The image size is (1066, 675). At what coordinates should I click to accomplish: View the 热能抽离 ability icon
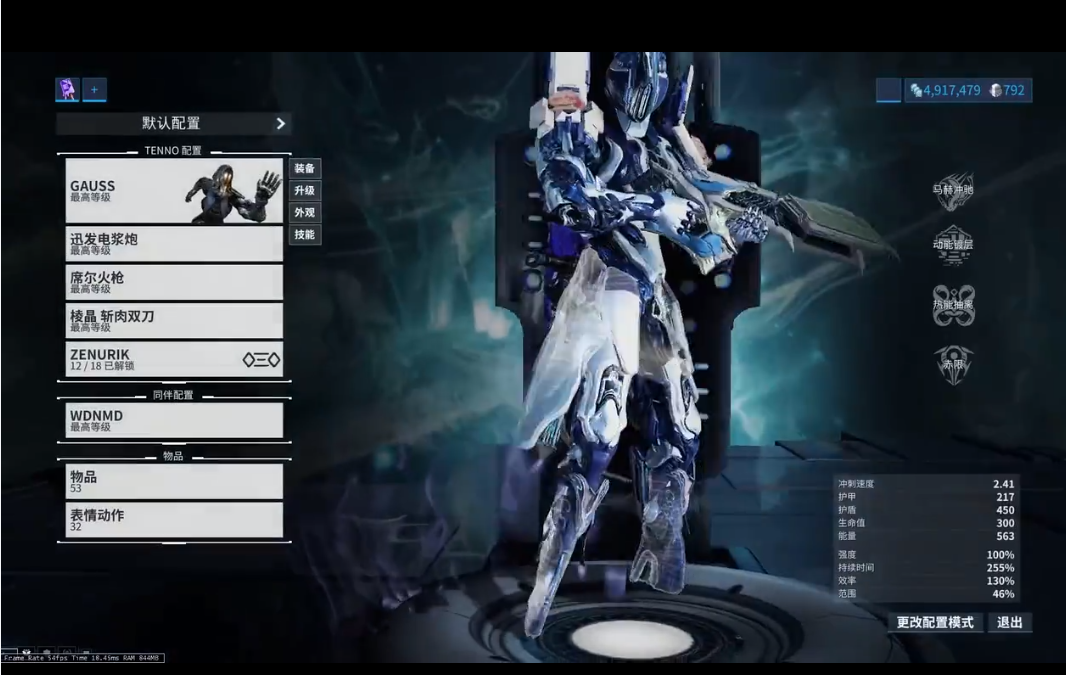pos(953,305)
